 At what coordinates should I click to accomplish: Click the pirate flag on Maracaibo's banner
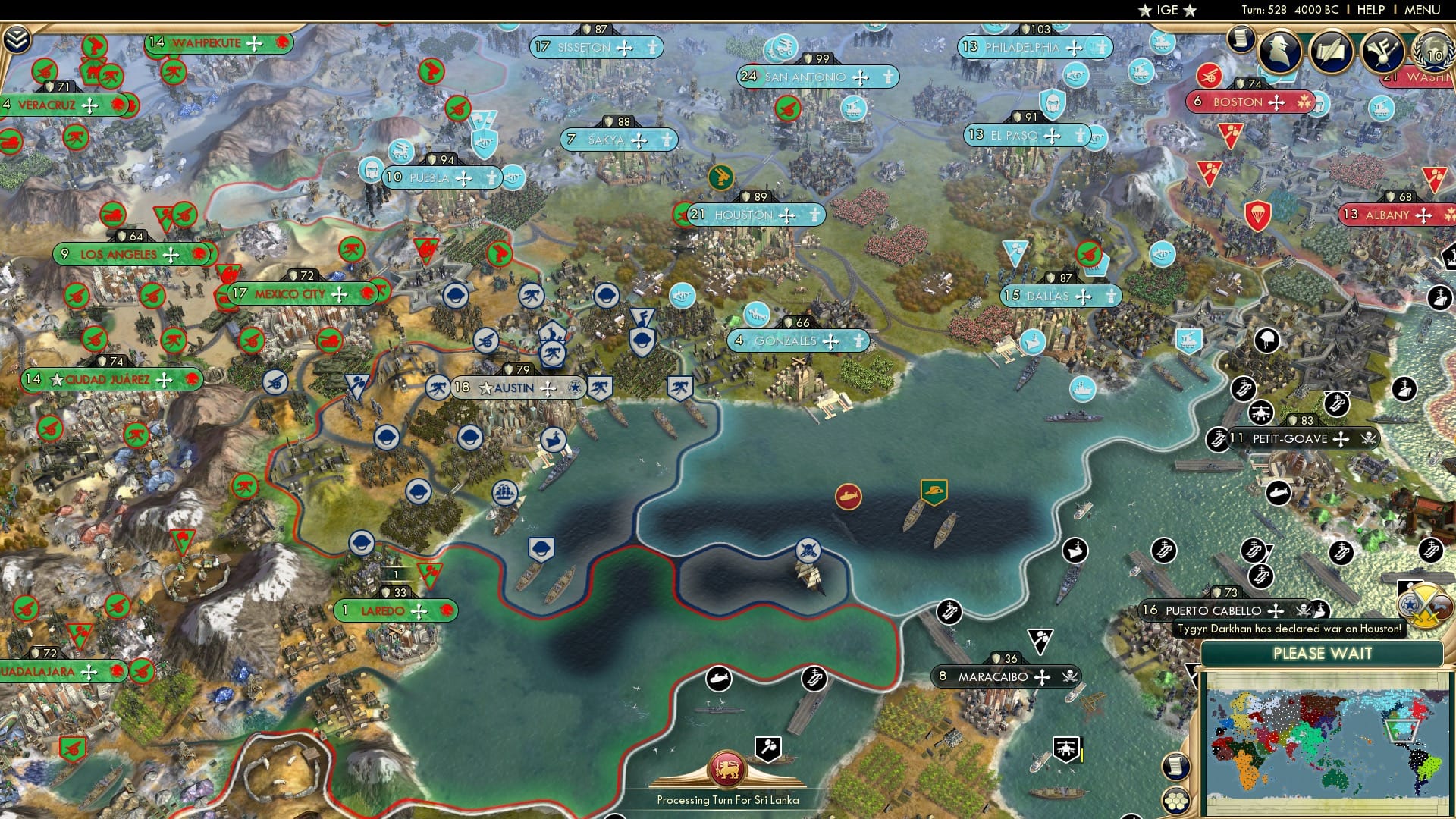[1068, 675]
